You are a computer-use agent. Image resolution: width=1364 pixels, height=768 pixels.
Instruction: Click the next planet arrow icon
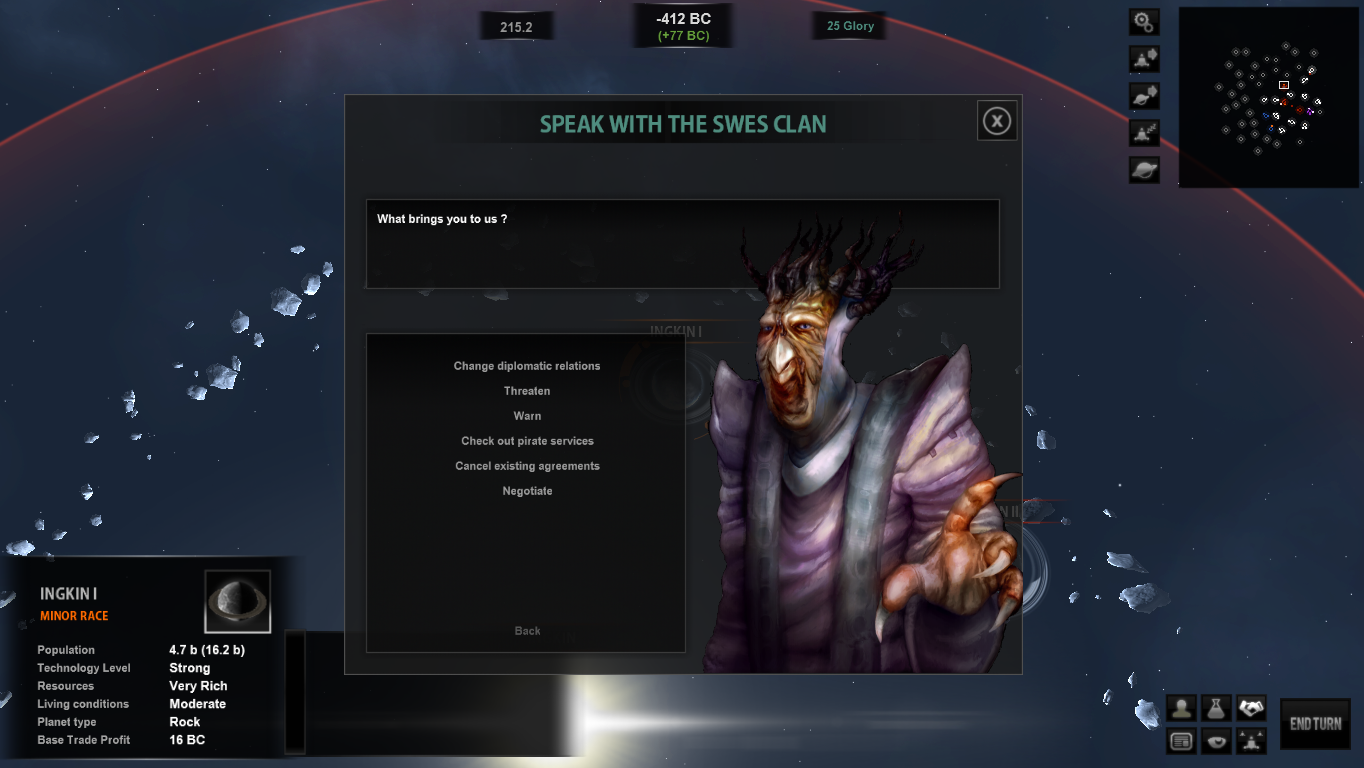coord(1144,96)
